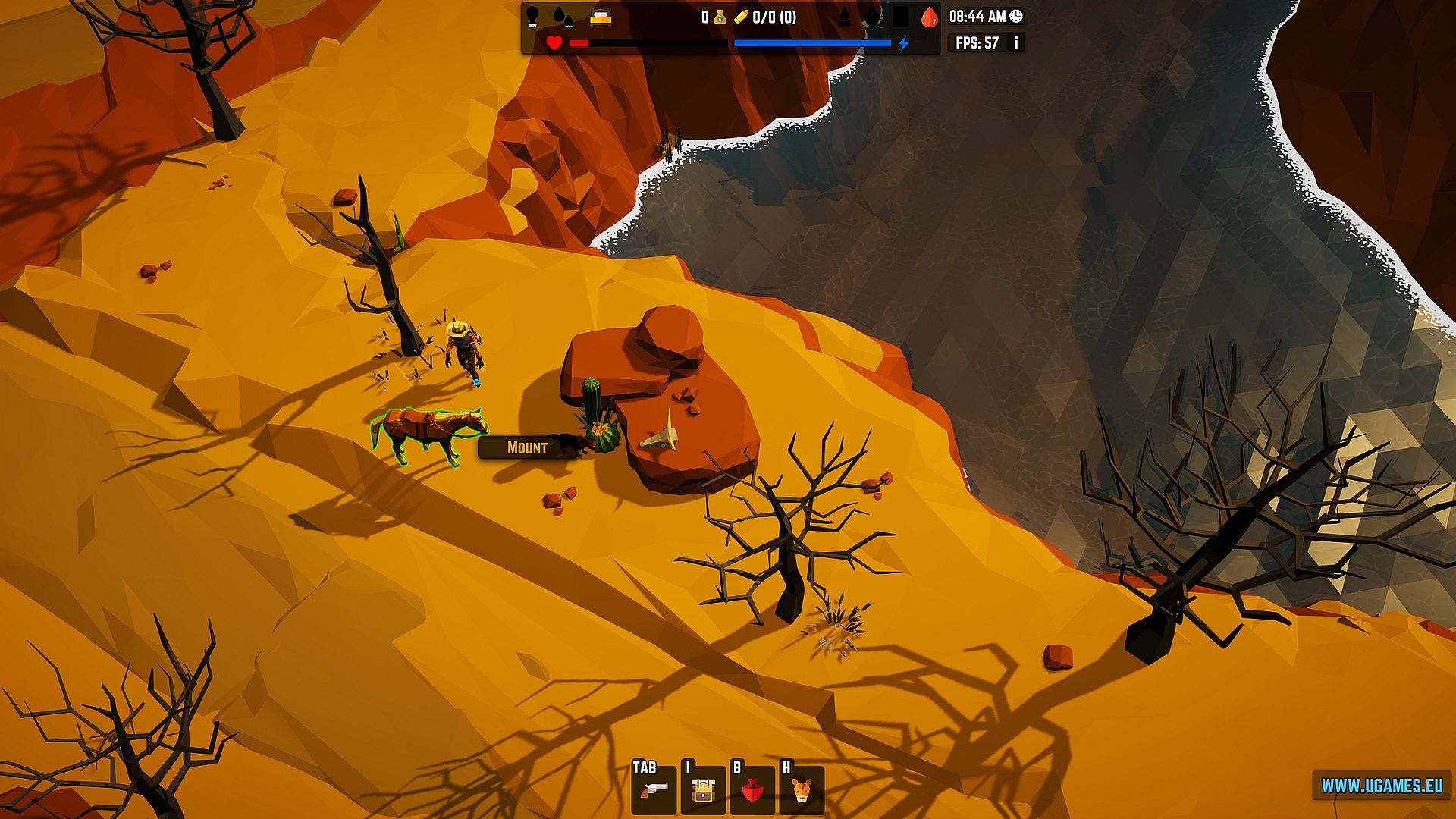Viewport: 1456px width, 819px height.
Task: Click the yellow bed rest icon
Action: click(x=601, y=17)
